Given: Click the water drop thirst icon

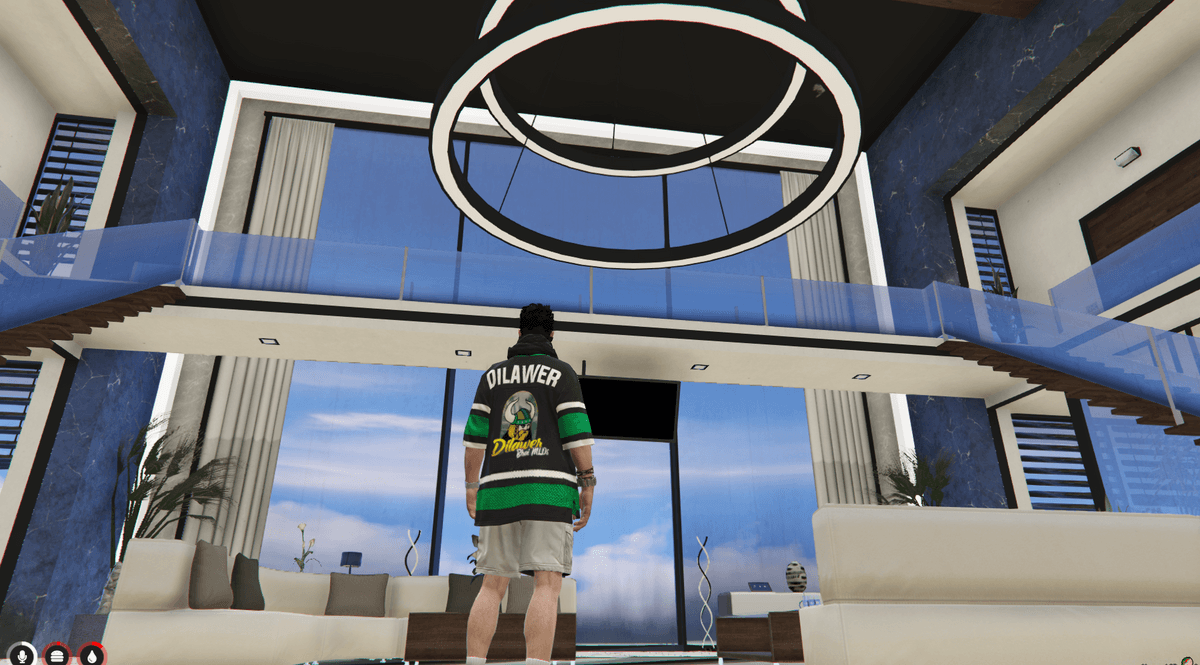Looking at the screenshot, I should 92,656.
